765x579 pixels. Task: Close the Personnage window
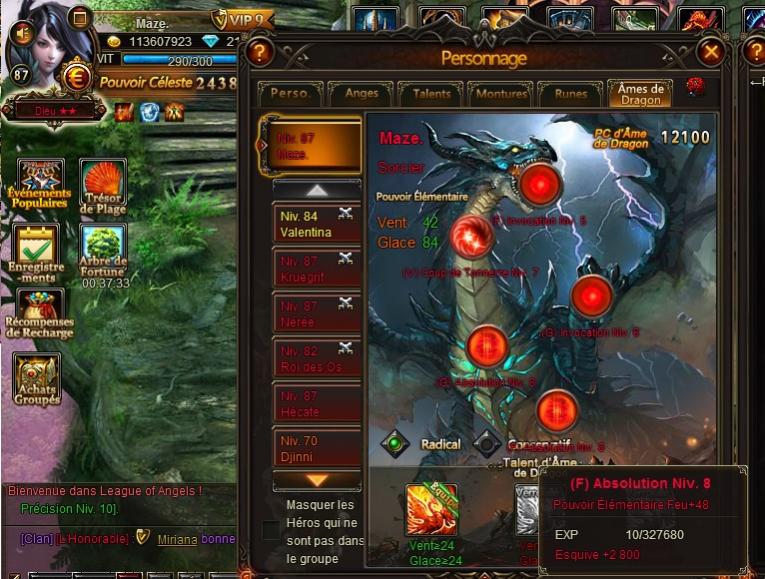tap(711, 51)
